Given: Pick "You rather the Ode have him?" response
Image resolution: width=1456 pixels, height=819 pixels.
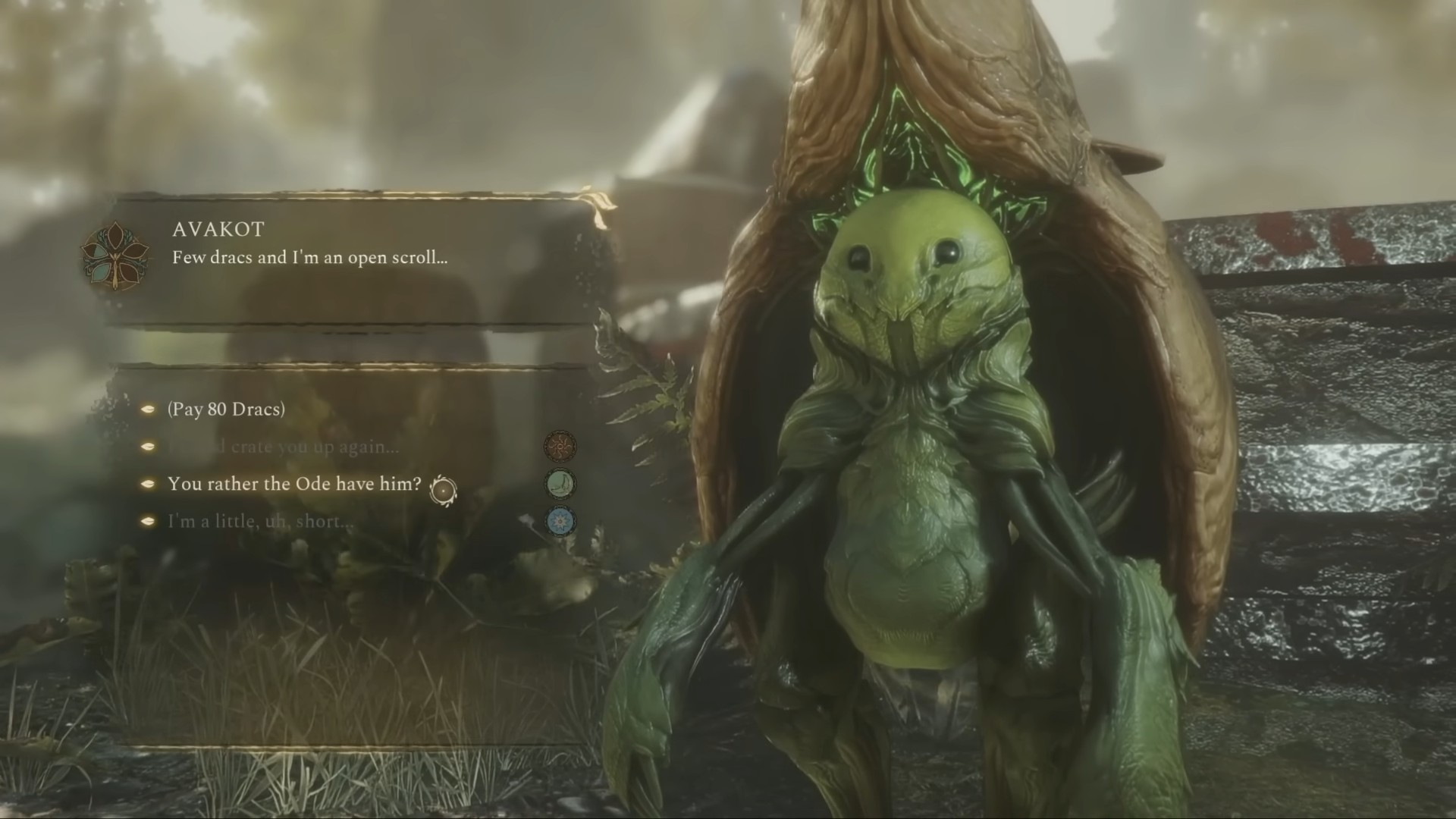Looking at the screenshot, I should point(294,484).
